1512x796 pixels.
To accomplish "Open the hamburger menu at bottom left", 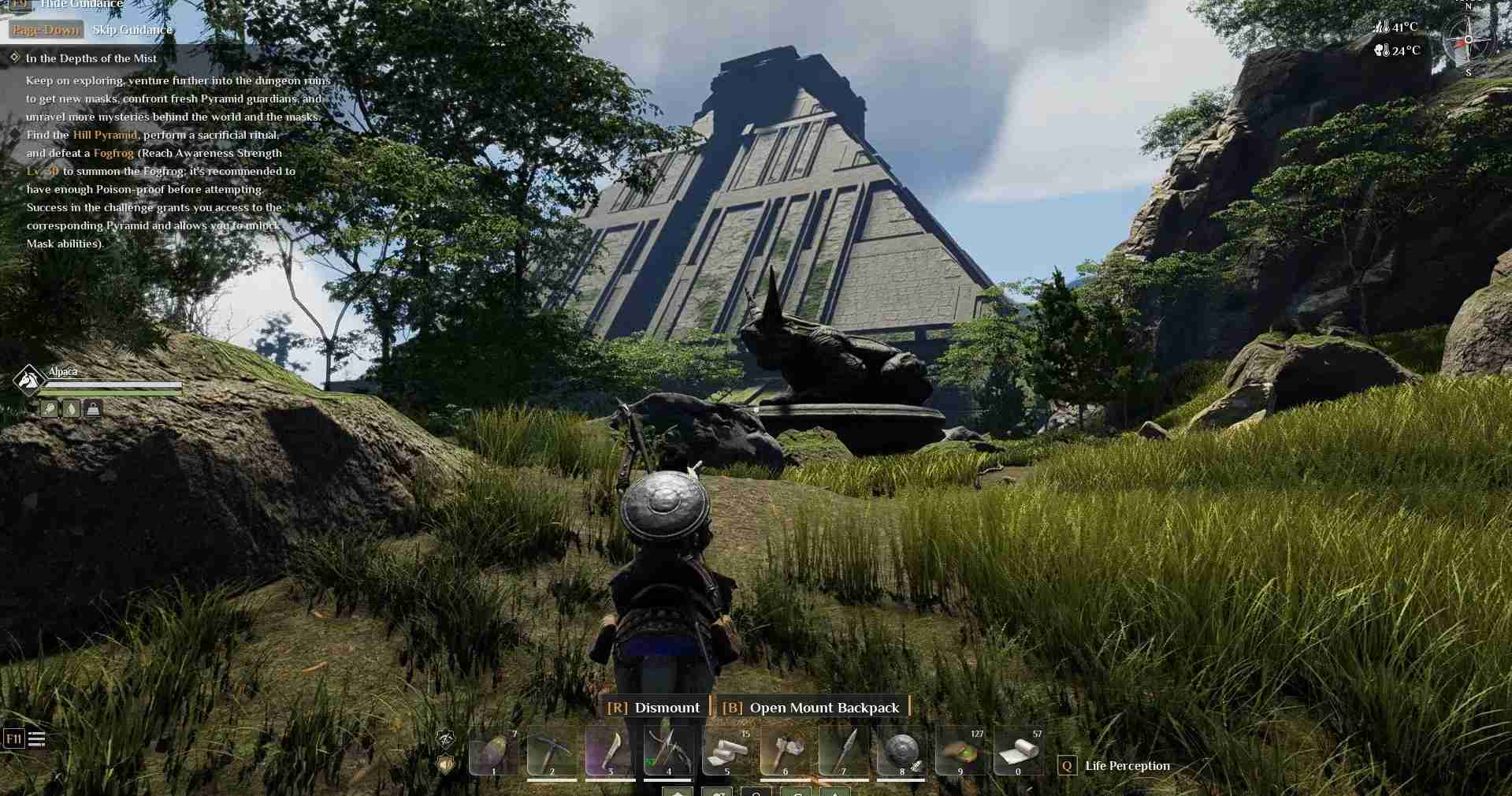I will 36,739.
